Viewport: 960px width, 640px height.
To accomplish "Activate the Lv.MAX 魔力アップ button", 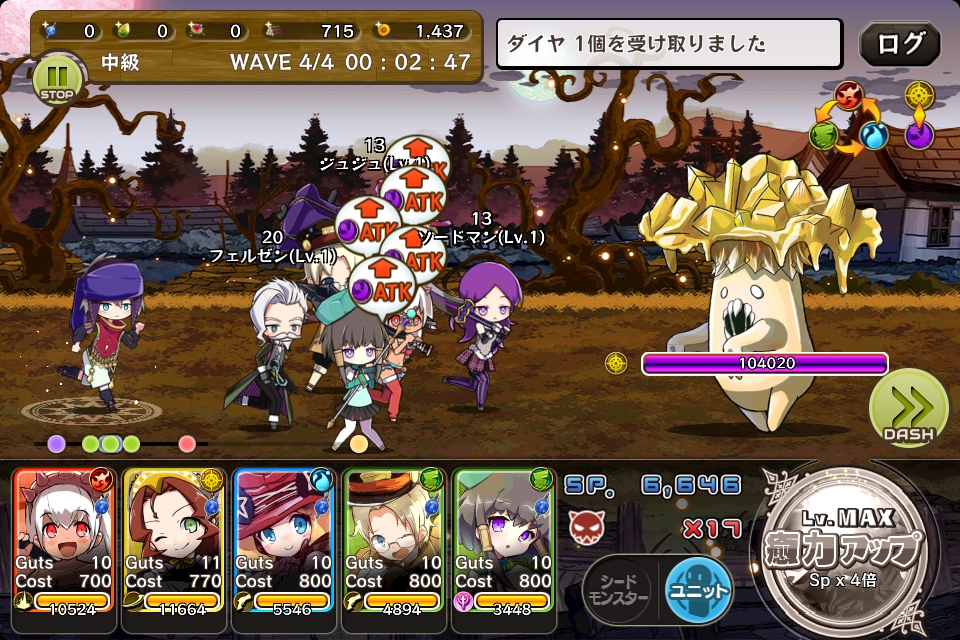I will 853,546.
